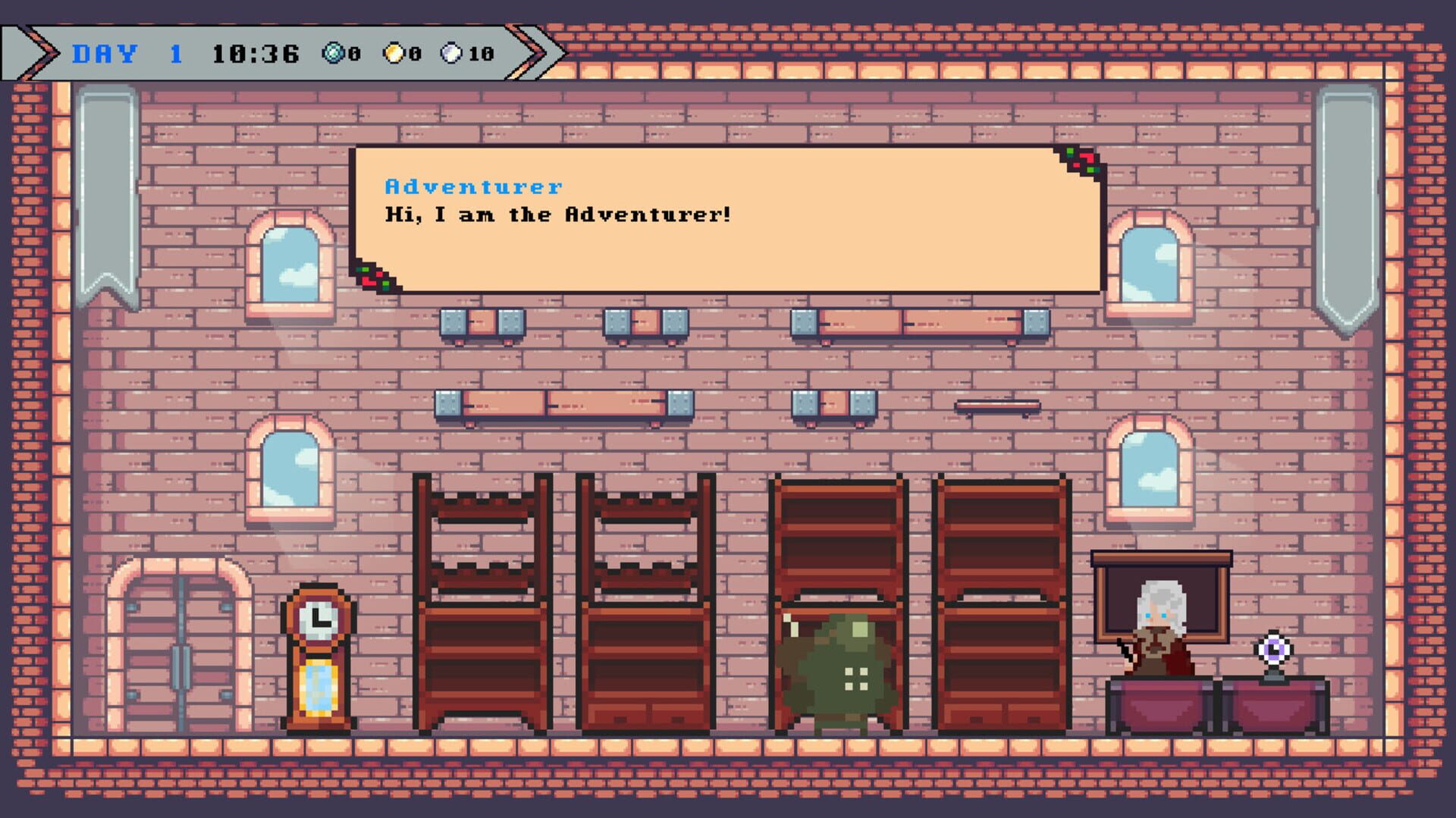
Task: Select the gold coin currency icon
Action: click(394, 52)
